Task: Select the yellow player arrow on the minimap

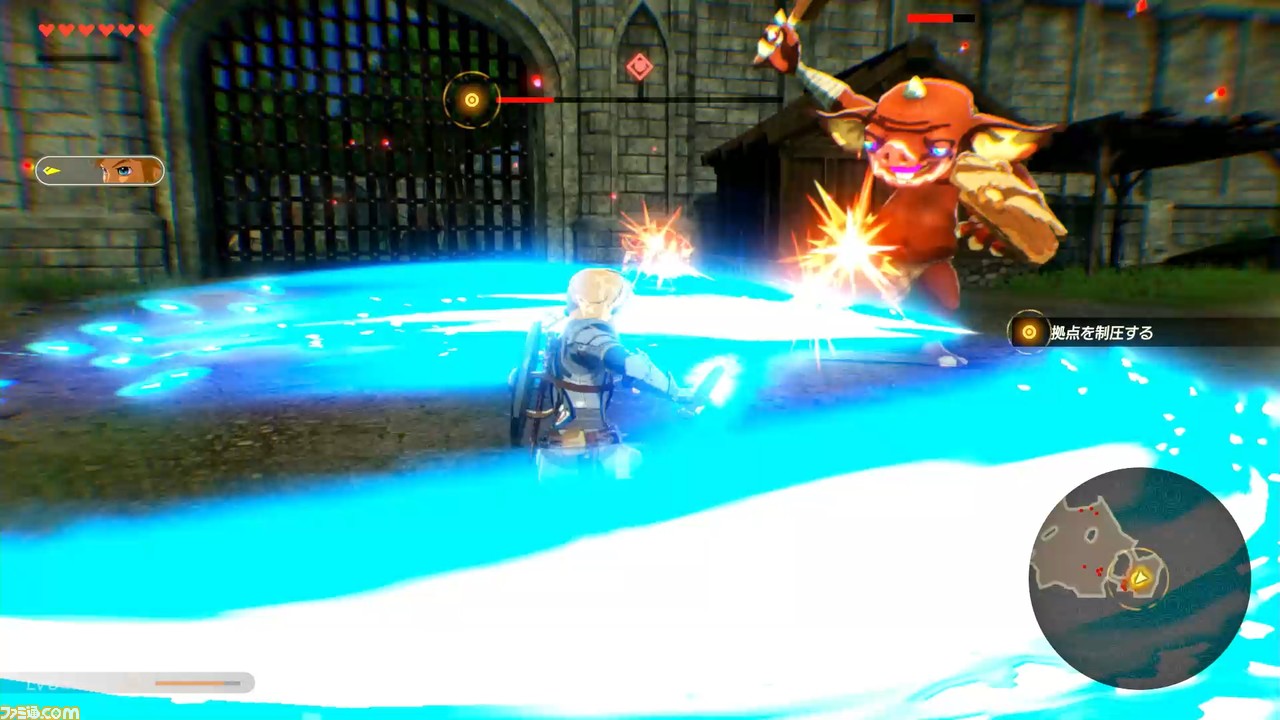Action: point(1140,578)
